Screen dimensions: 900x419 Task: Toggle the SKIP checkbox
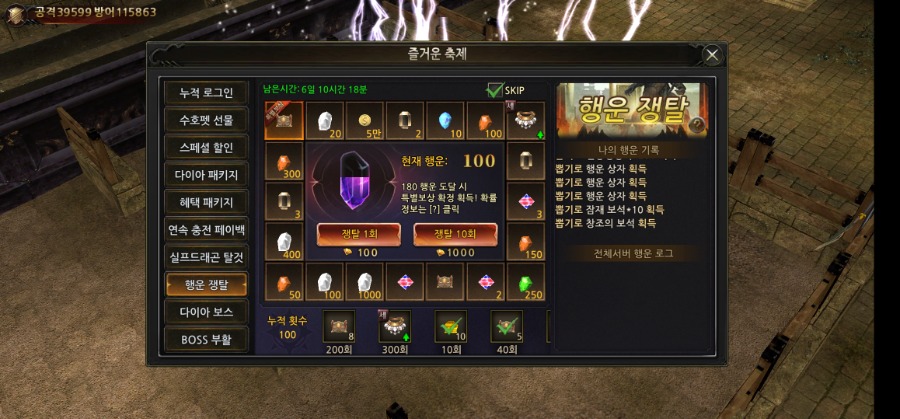click(495, 91)
